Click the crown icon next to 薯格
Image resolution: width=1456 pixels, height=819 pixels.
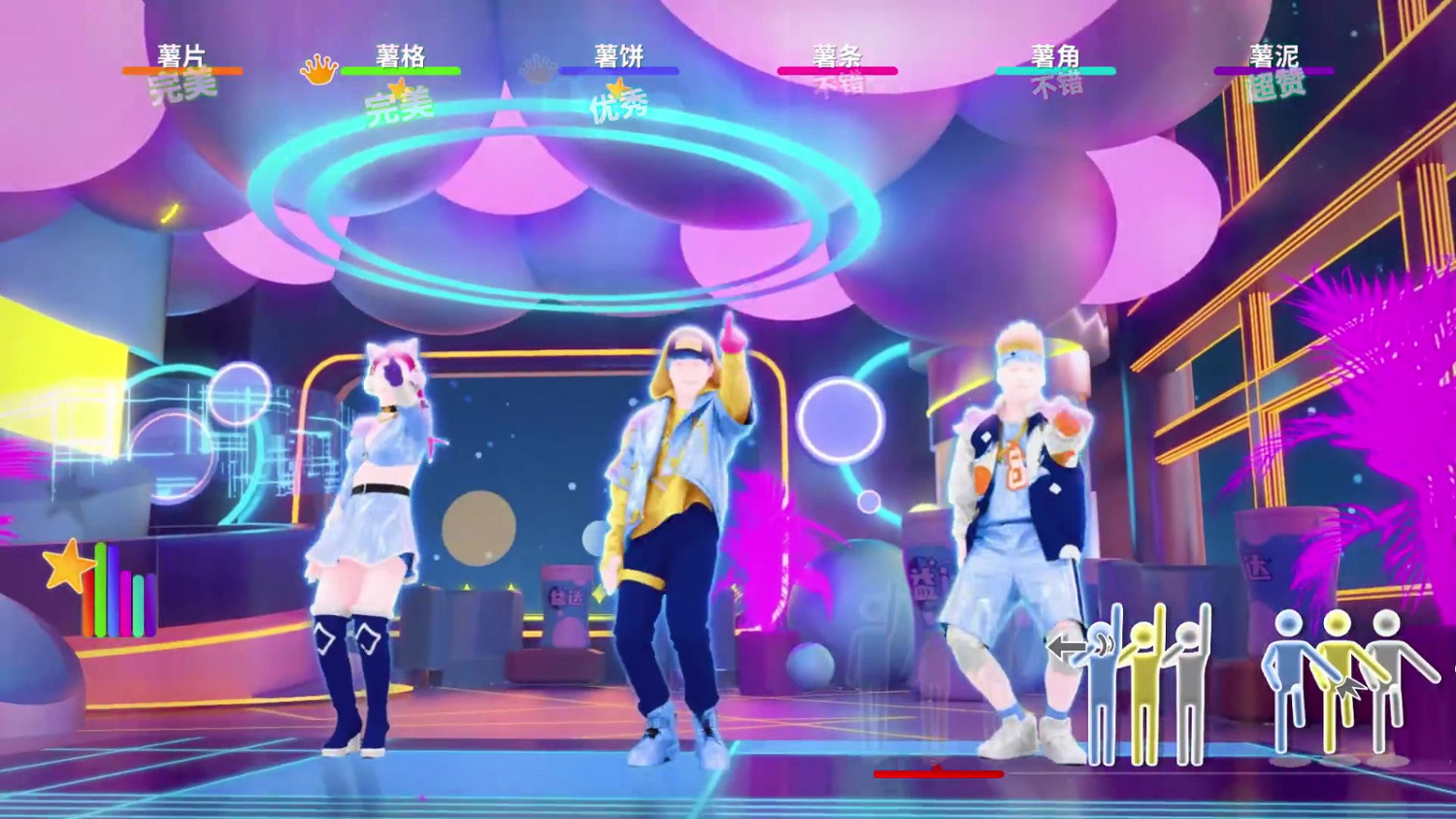(x=320, y=69)
